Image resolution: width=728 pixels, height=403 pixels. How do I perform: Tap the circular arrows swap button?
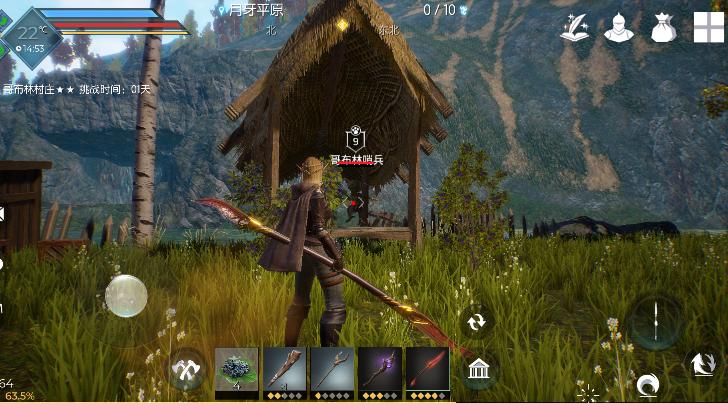pos(477,322)
